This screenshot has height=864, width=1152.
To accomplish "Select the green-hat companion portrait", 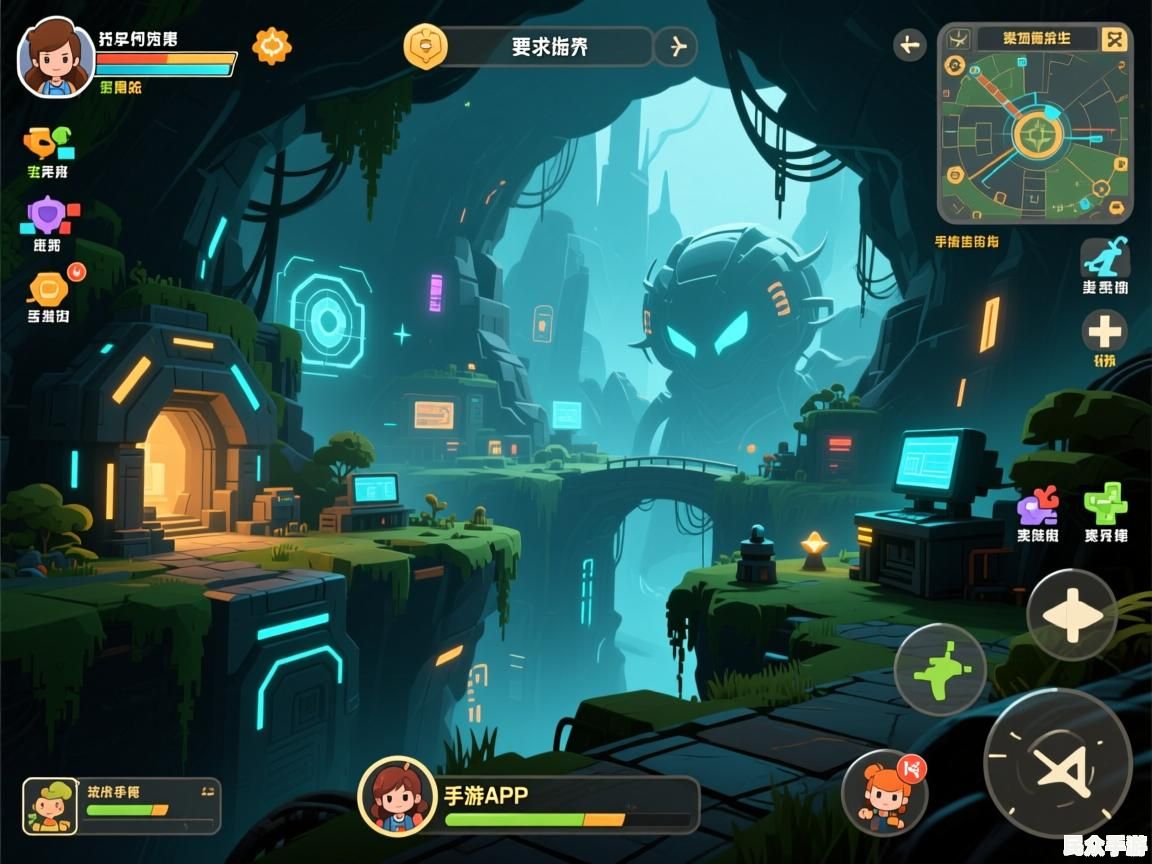I will click(x=51, y=805).
